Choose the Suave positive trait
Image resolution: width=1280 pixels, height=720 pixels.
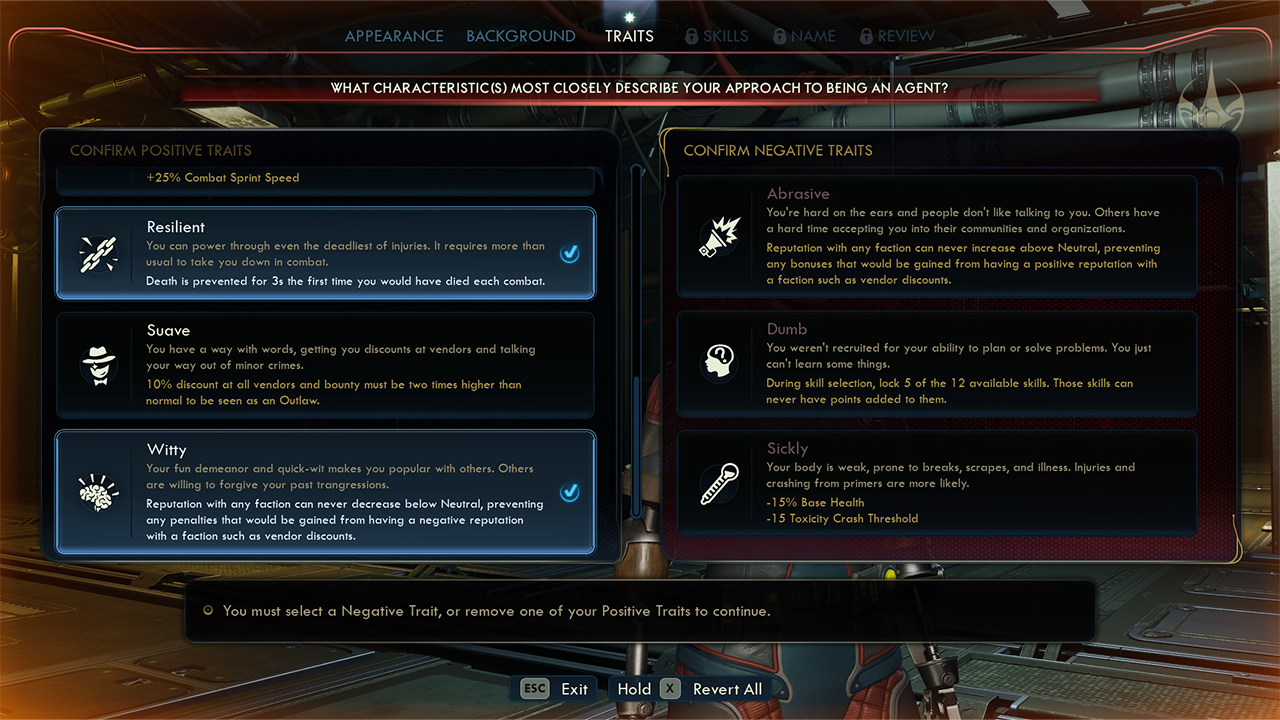tap(325, 365)
